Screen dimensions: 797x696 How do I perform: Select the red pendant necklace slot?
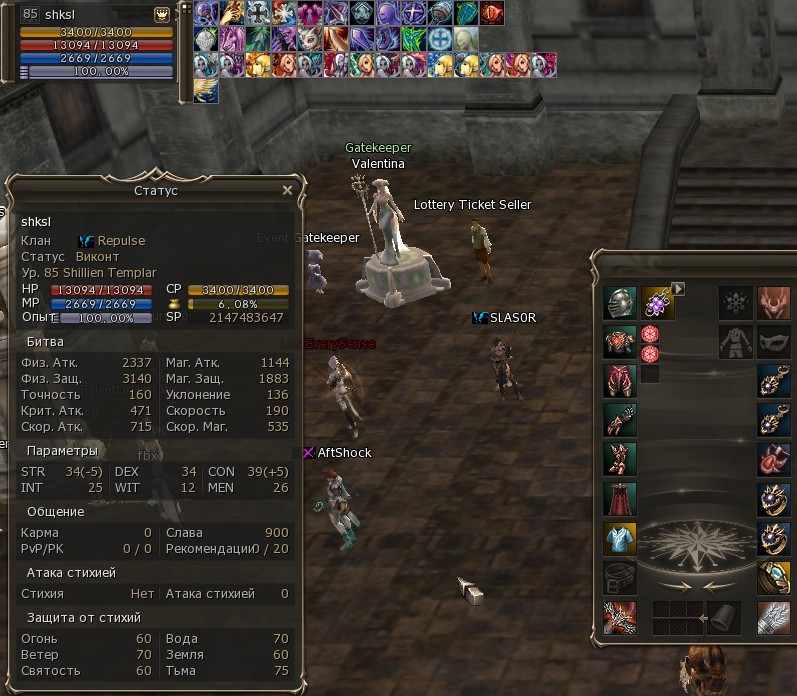coord(773,459)
